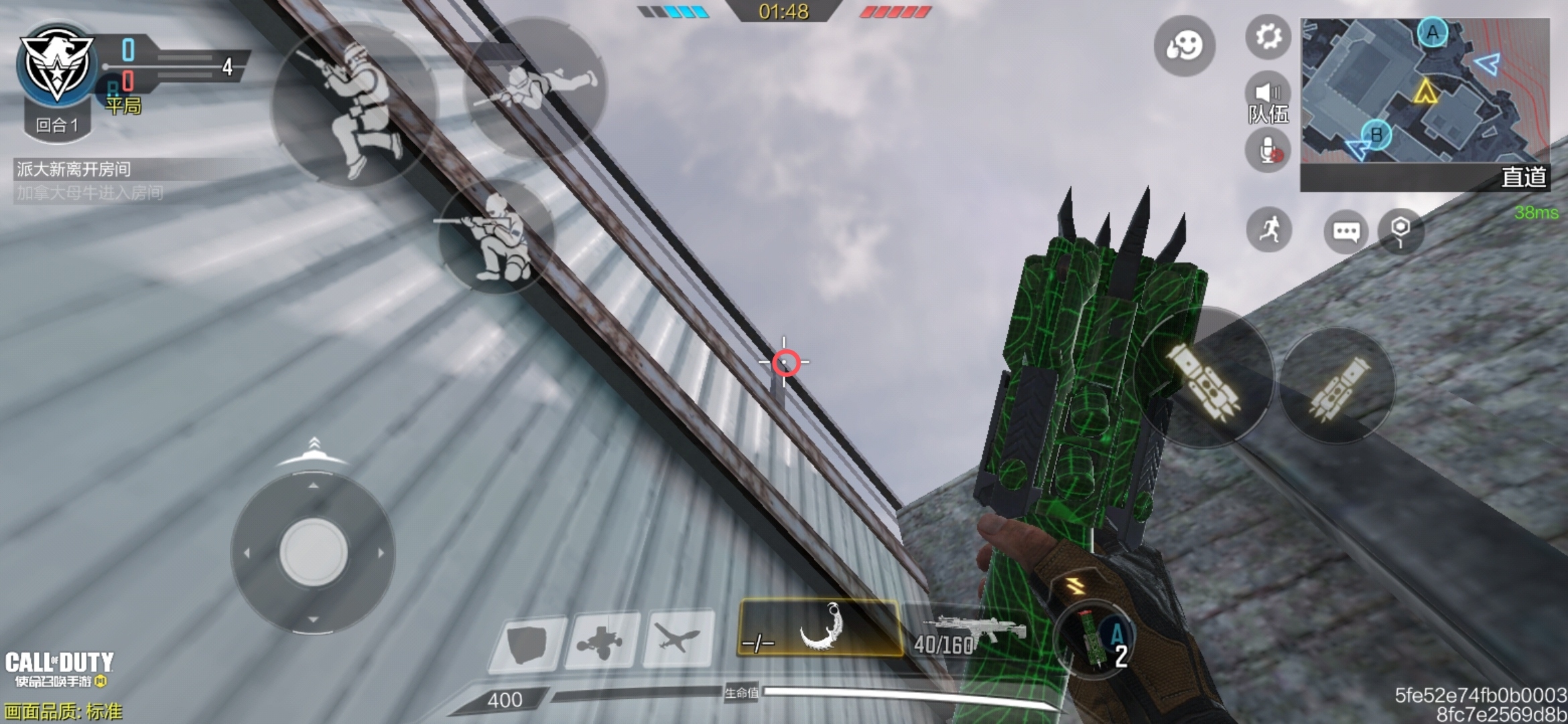Toggle the microphone button

click(1268, 151)
